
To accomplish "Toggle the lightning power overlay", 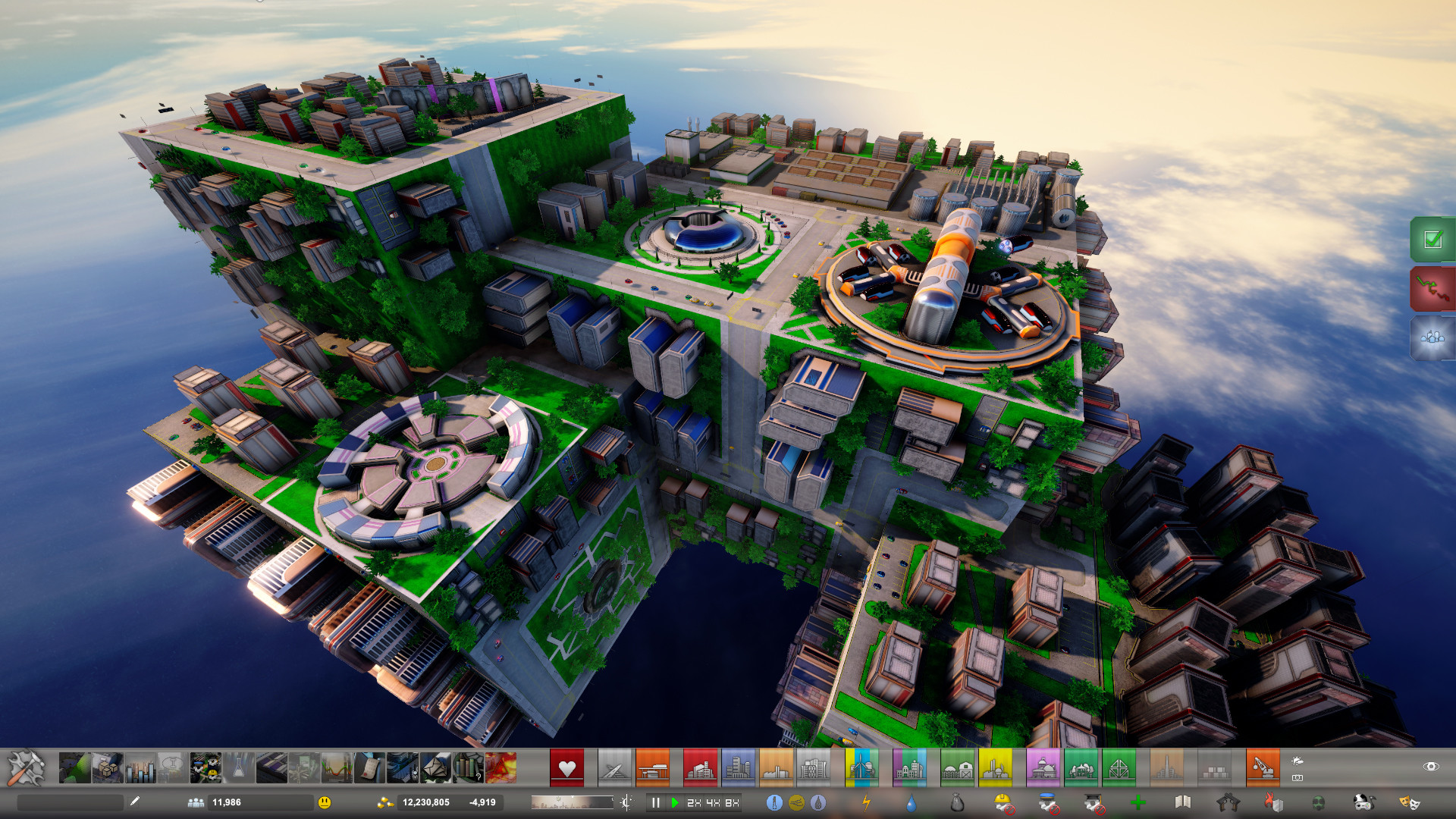I will click(x=867, y=802).
